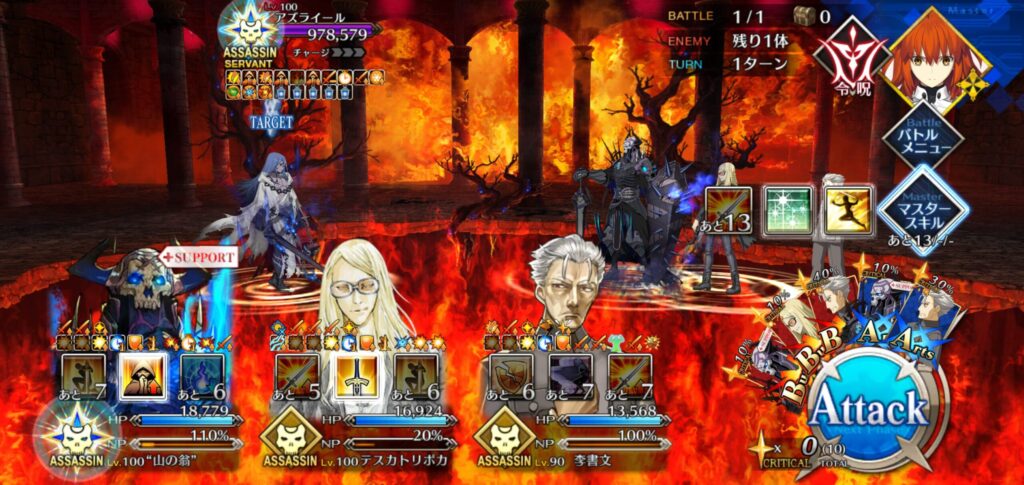This screenshot has width=1024, height=485.
Task: Select the master attack skill on 13-turn cooldown
Action: tap(728, 208)
